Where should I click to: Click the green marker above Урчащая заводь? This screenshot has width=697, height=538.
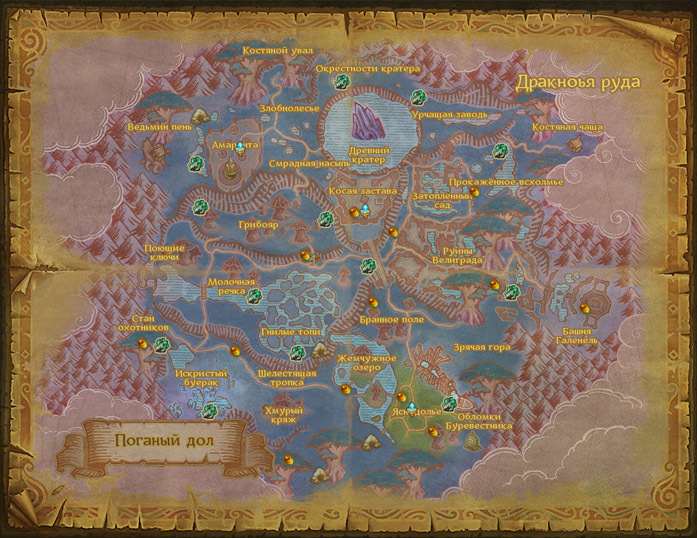(419, 97)
